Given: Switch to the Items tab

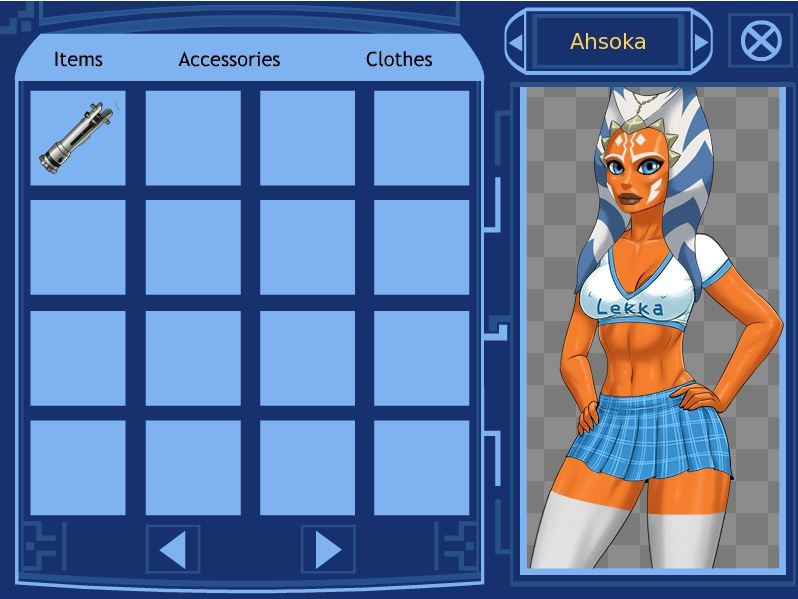Looking at the screenshot, I should tap(78, 60).
